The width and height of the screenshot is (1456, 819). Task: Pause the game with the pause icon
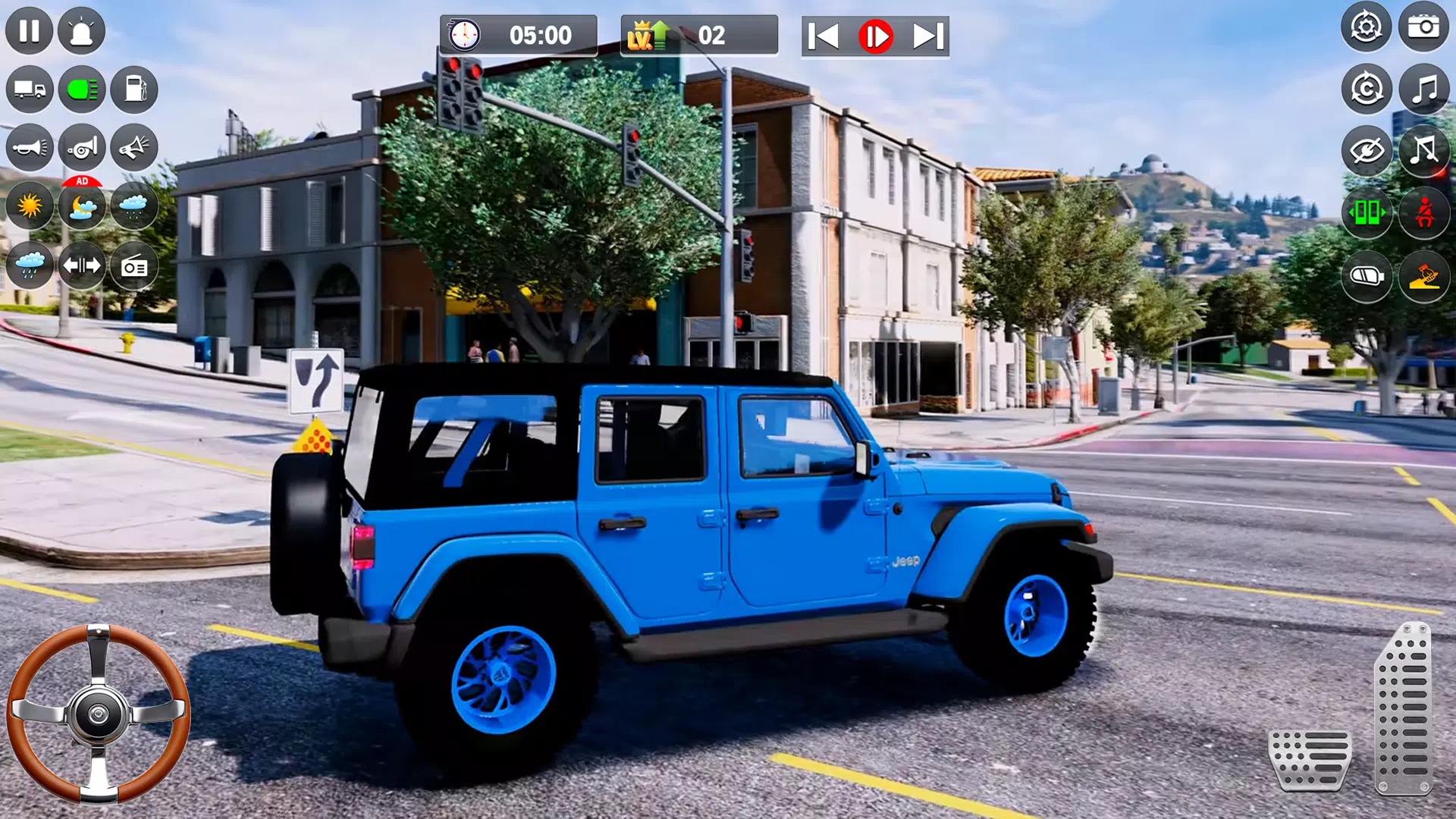pos(30,30)
